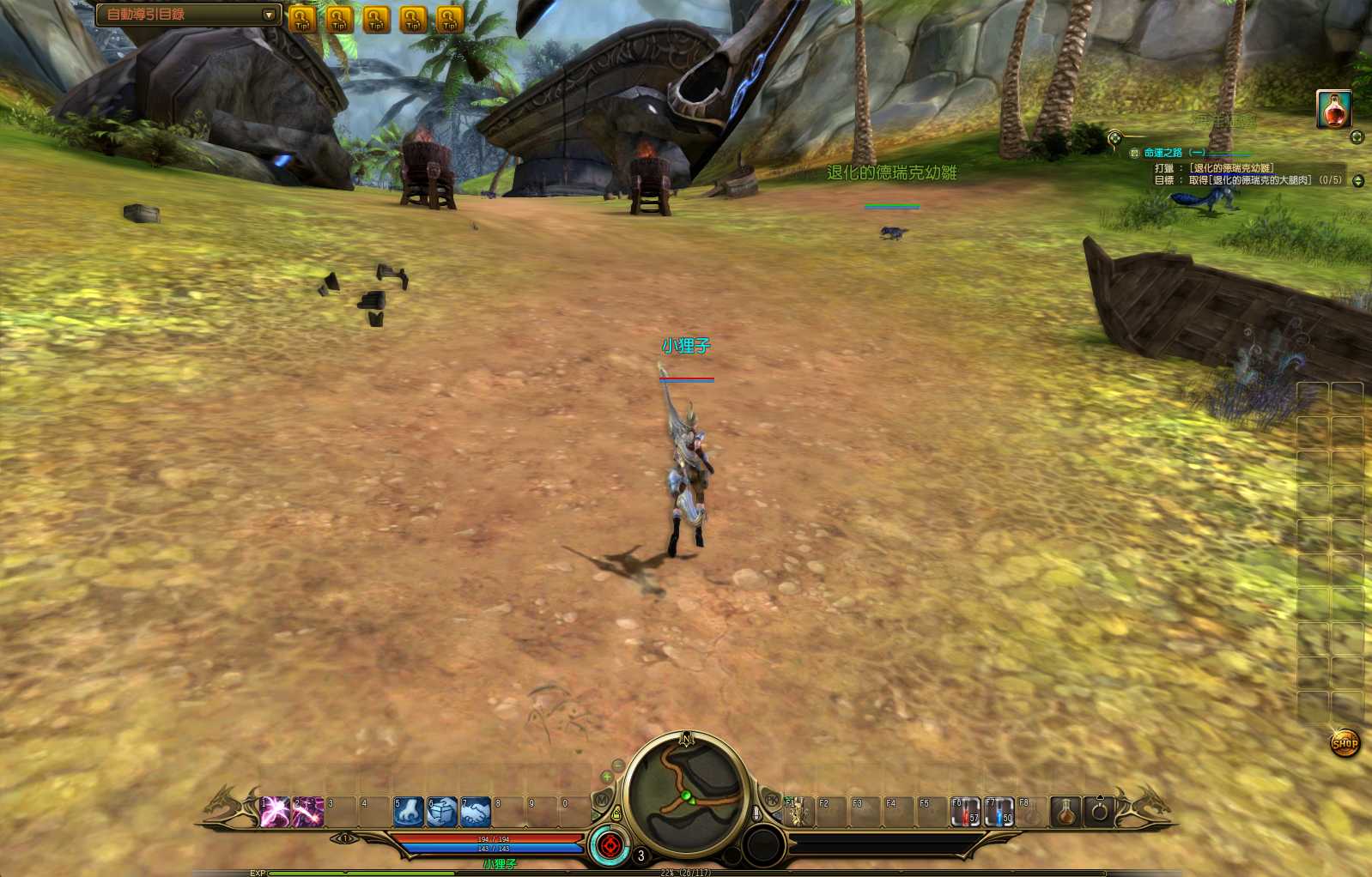Click the circular minimap
Image resolution: width=1372 pixels, height=877 pixels.
(685, 794)
